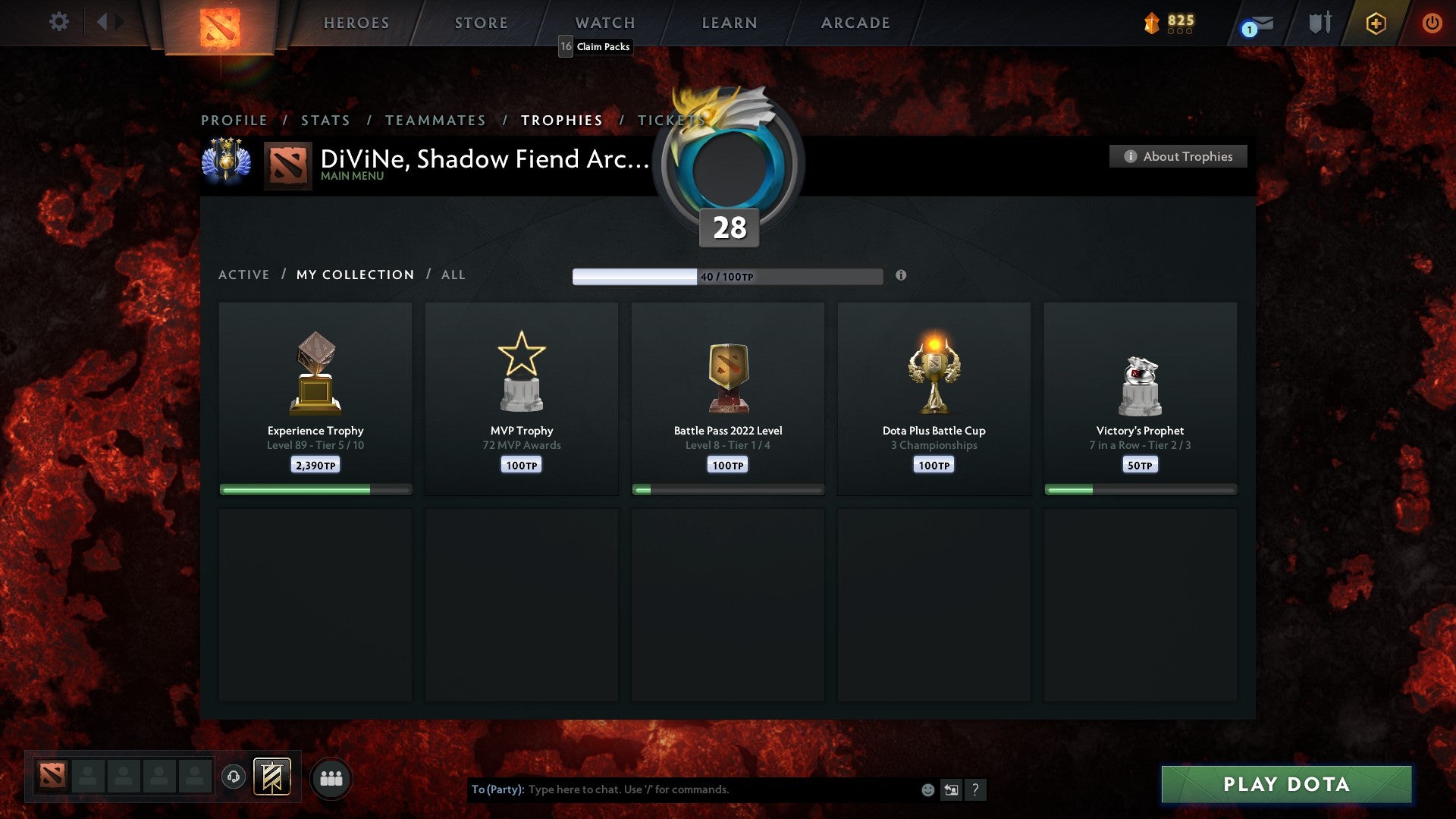Open the settings gear icon
The image size is (1456, 819).
click(58, 22)
